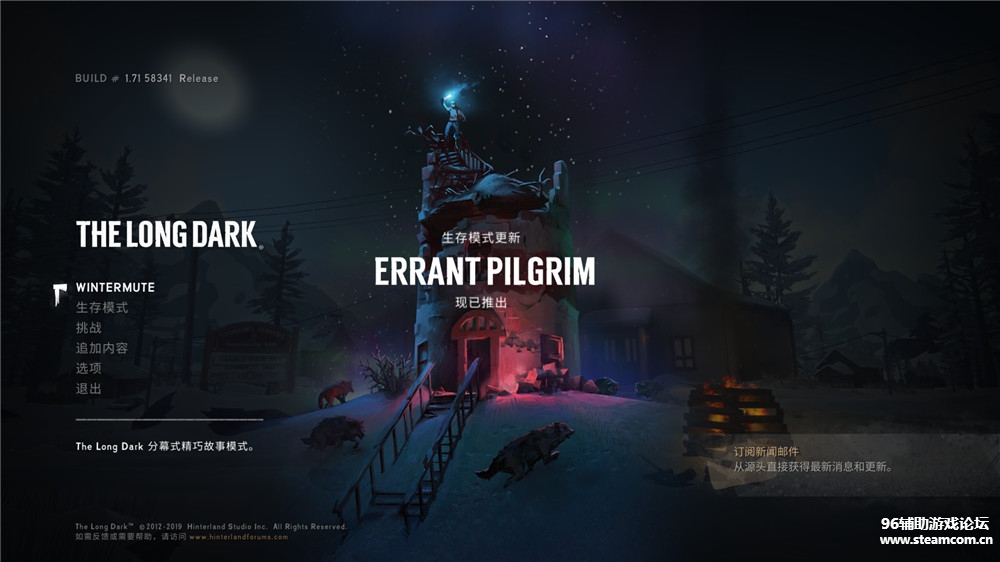Select the WINTERMUTE story mode entry
Screen dimensions: 1000x562
click(x=115, y=288)
